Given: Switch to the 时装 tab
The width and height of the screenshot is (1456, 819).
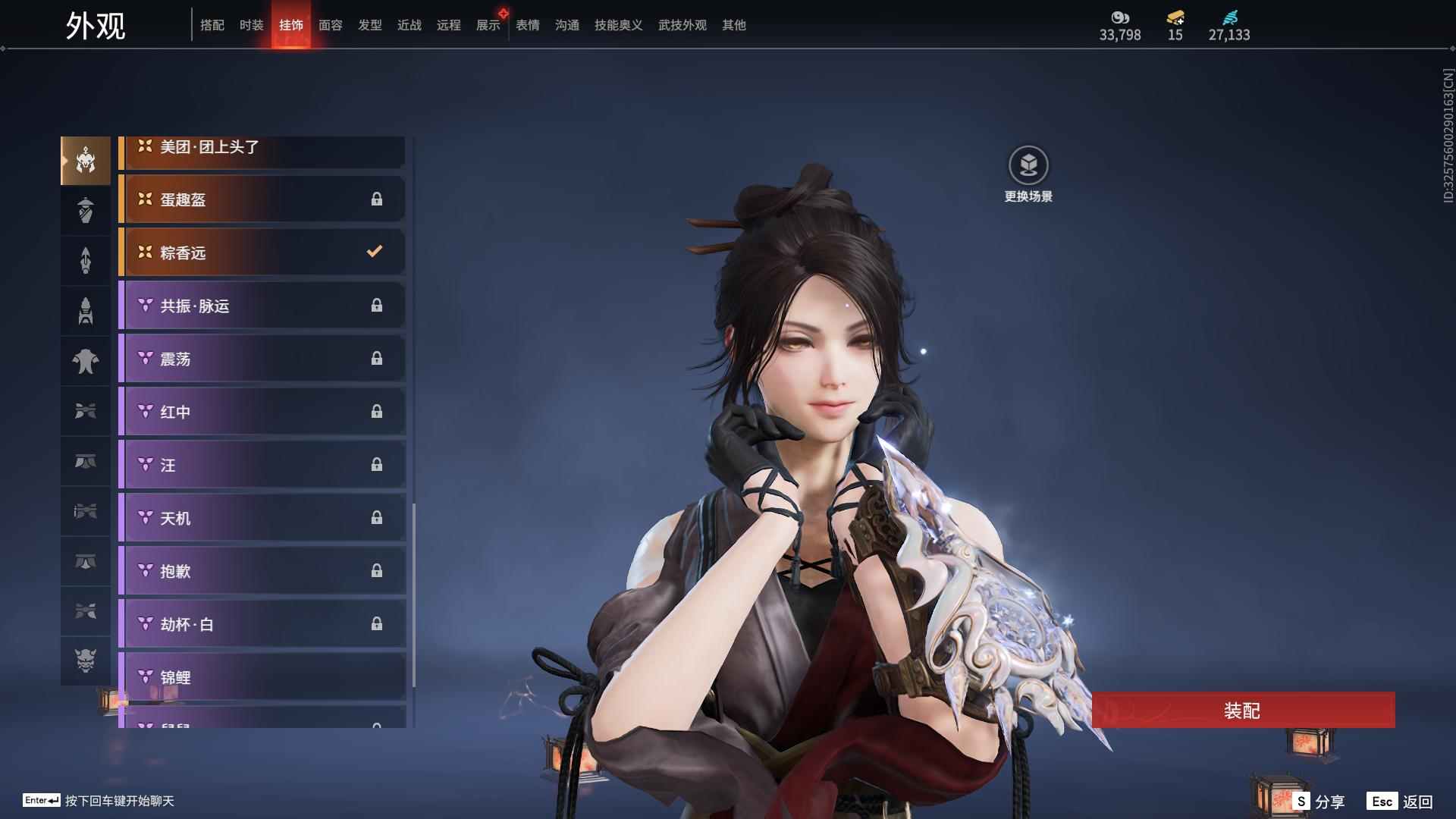Looking at the screenshot, I should pyautogui.click(x=251, y=24).
